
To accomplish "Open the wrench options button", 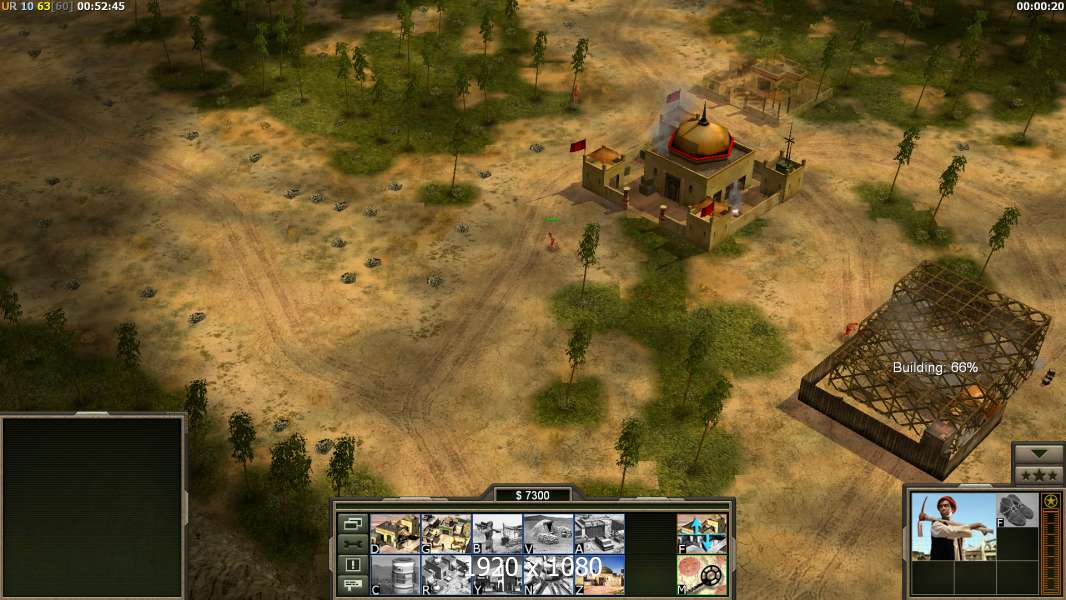I will click(352, 544).
